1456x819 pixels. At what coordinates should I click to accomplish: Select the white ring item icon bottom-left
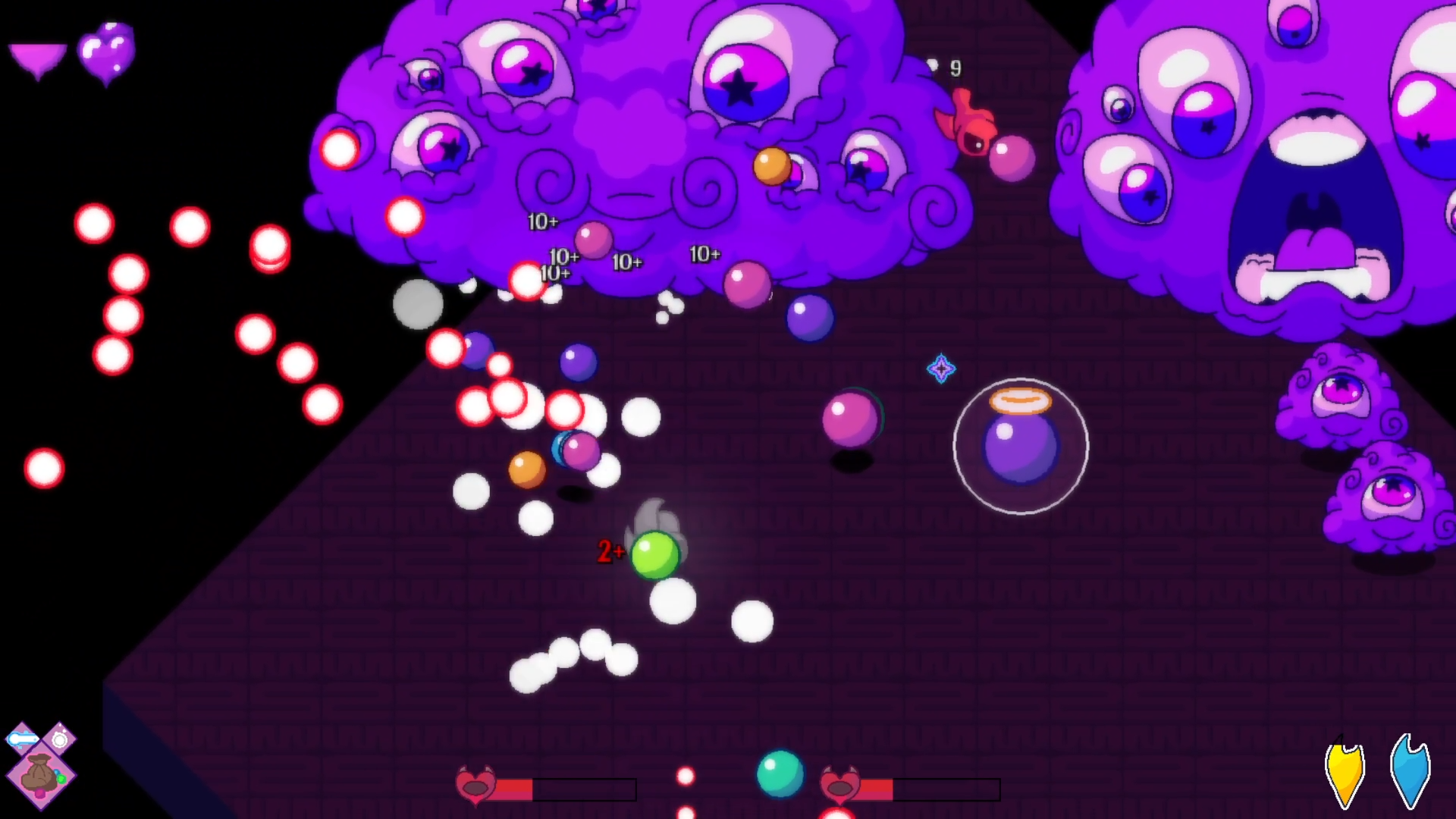[58, 739]
